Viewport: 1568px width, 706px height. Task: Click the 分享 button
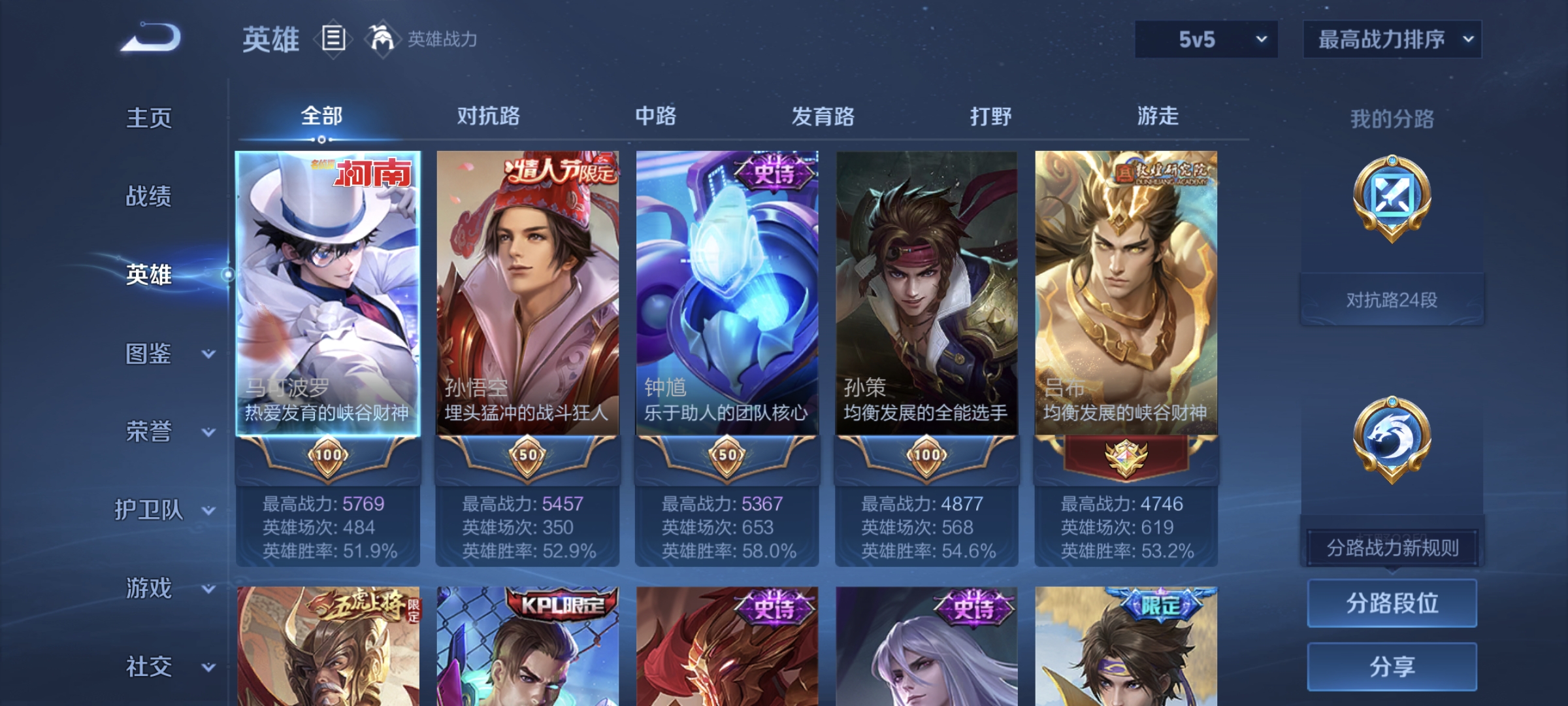click(x=1392, y=665)
